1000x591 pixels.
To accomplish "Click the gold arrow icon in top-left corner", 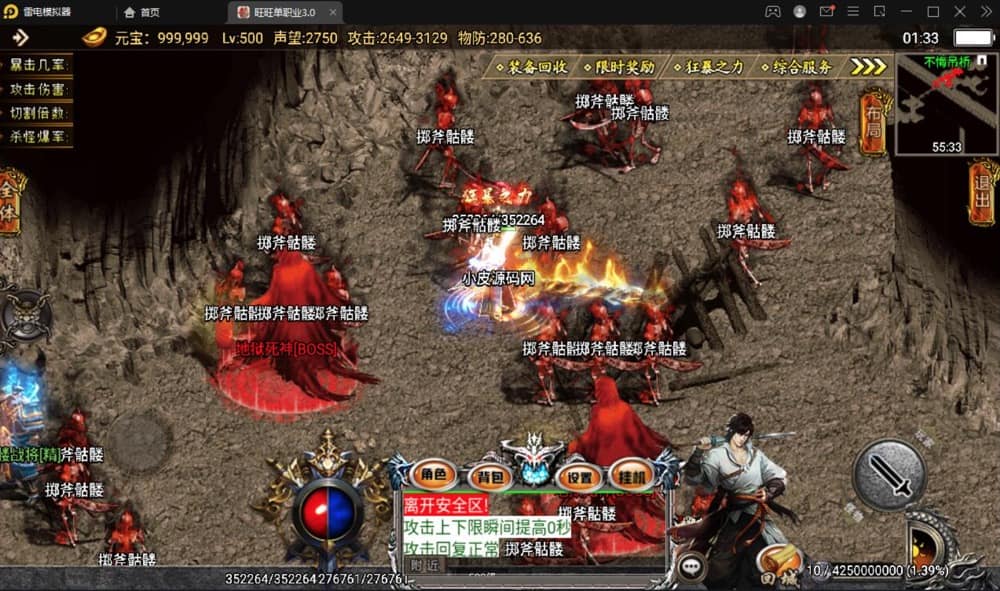I will coord(20,38).
